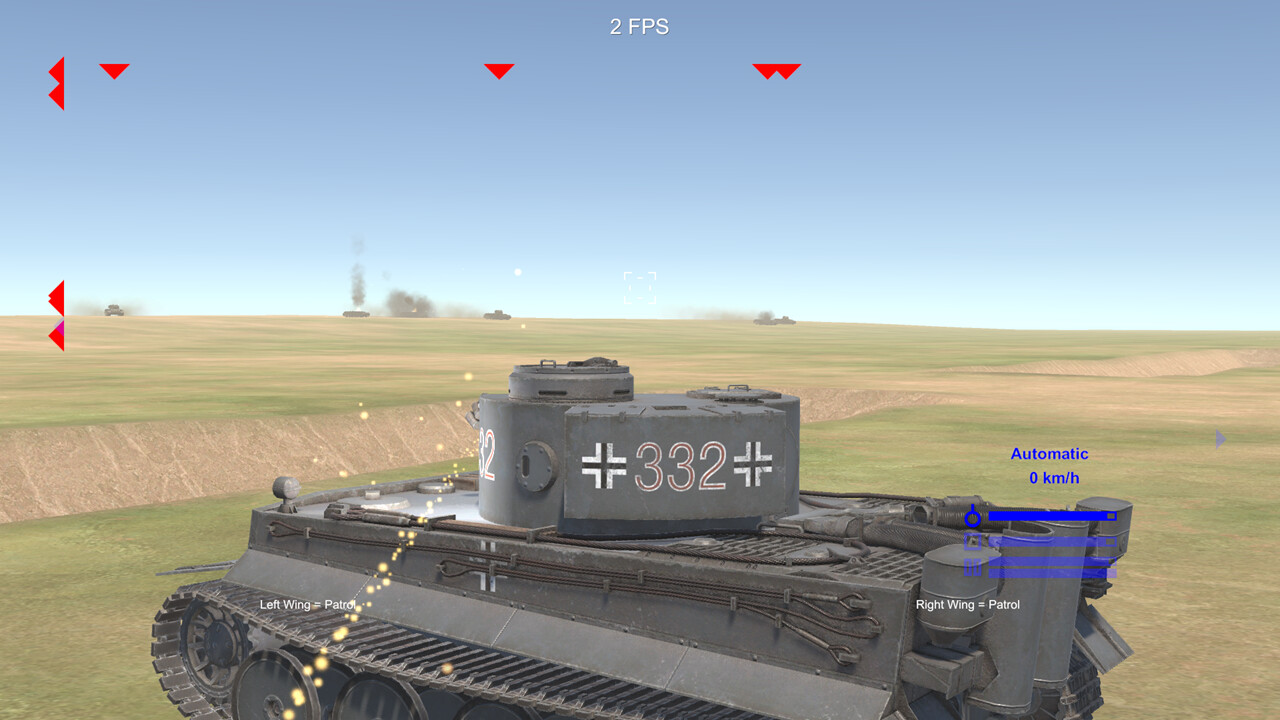Click the upper red chevron on left edge

pos(57,72)
